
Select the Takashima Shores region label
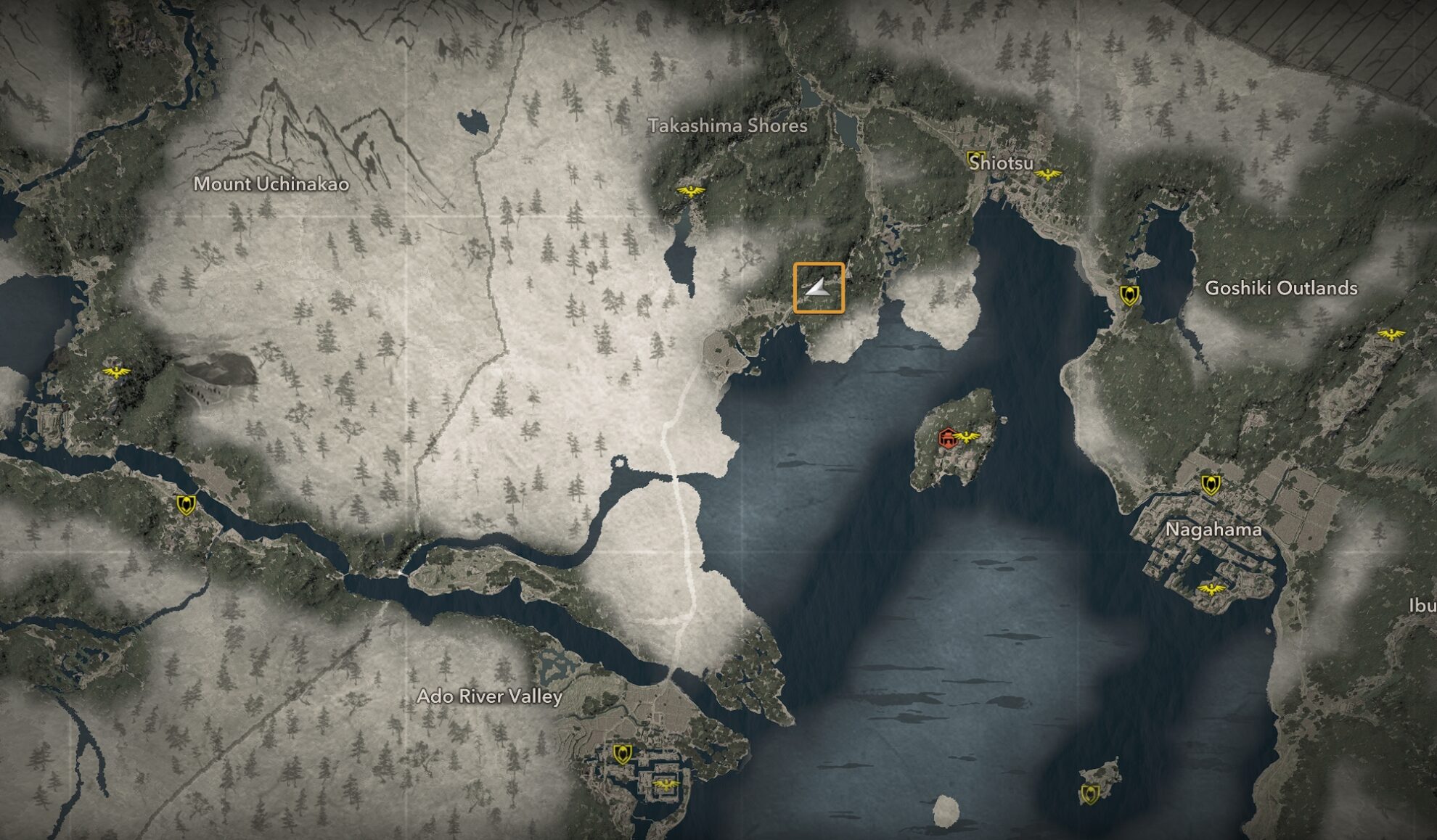tap(728, 125)
